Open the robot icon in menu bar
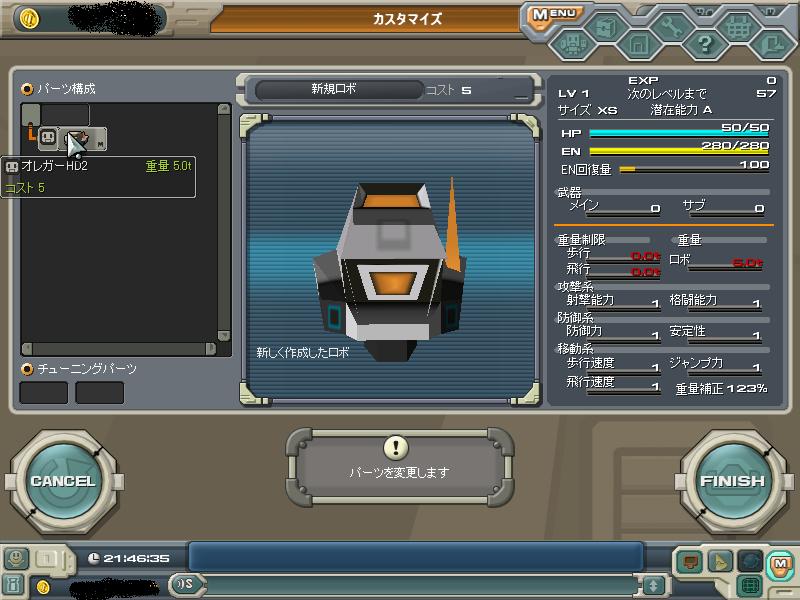Screen dimensions: 800x600 pyautogui.click(x=572, y=43)
